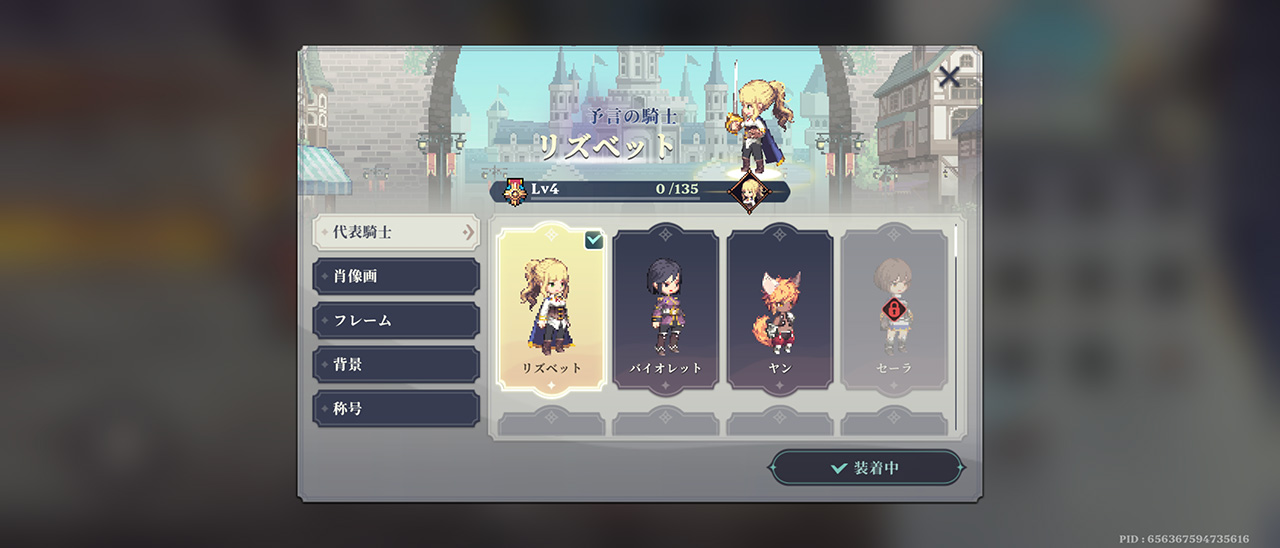This screenshot has height=548, width=1280.
Task: Close the knight selection dialog
Action: [949, 76]
